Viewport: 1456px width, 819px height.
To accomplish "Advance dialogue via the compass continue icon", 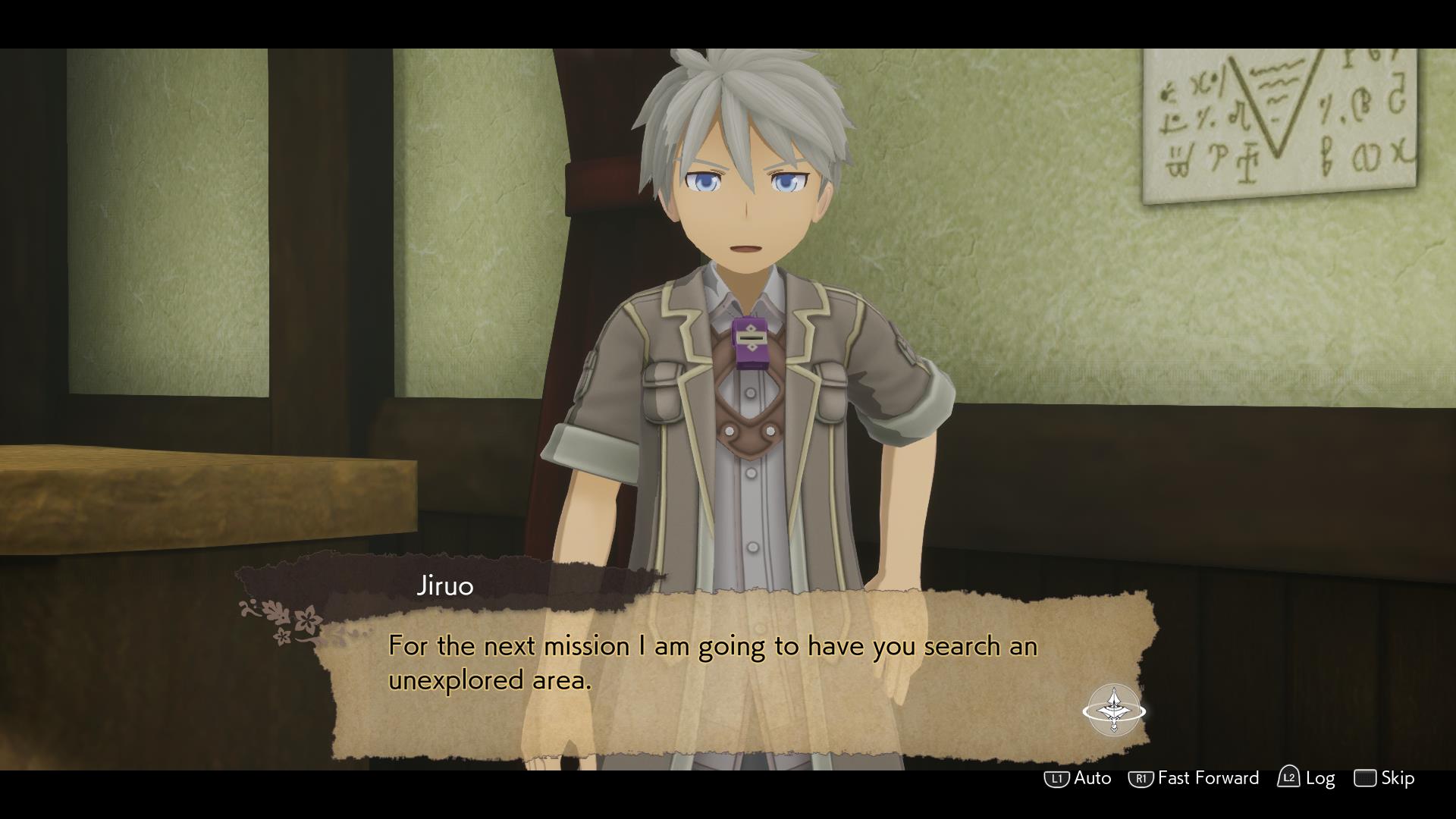I will [1113, 711].
